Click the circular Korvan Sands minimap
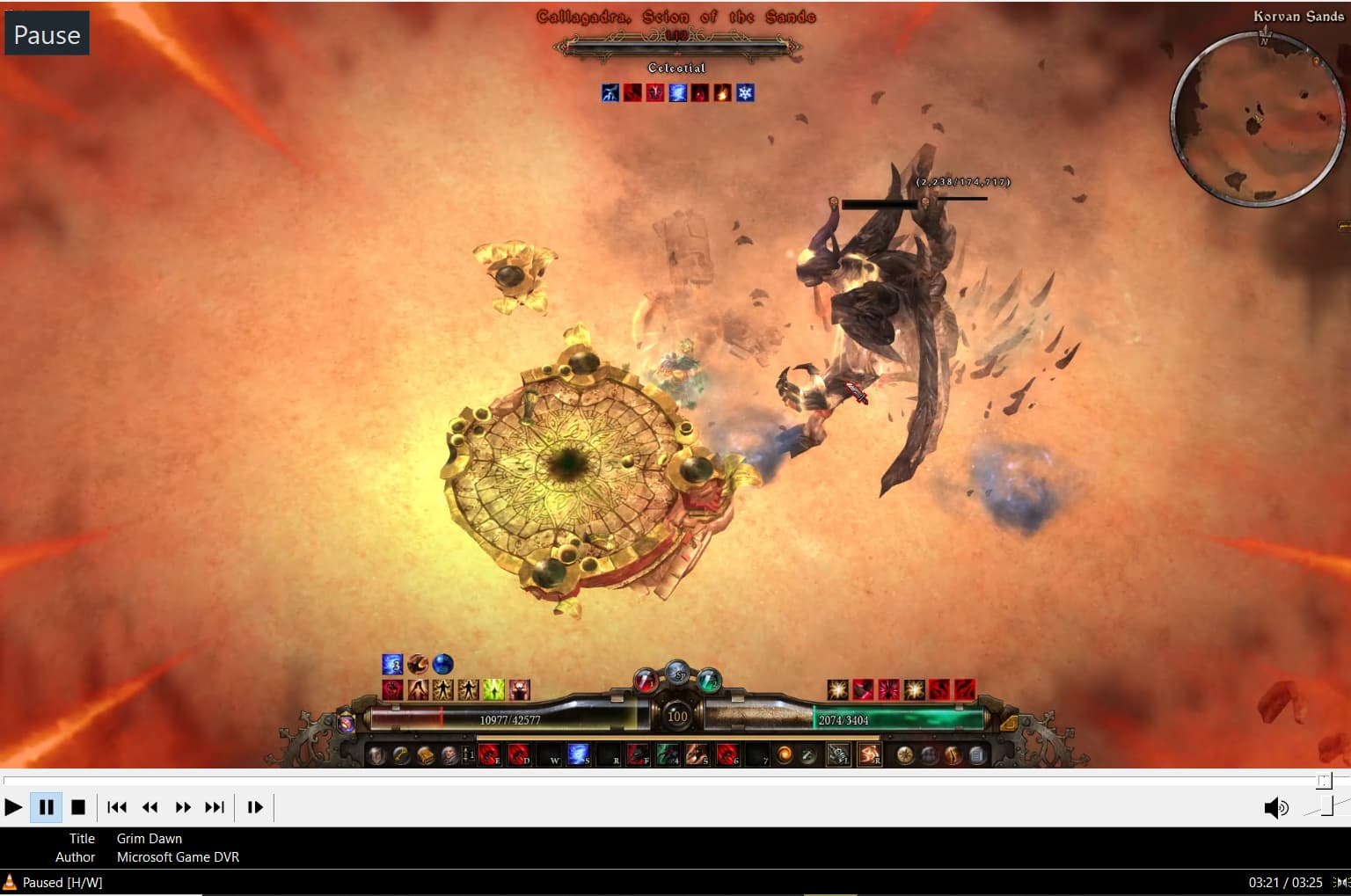The height and width of the screenshot is (896, 1351). 1258,119
